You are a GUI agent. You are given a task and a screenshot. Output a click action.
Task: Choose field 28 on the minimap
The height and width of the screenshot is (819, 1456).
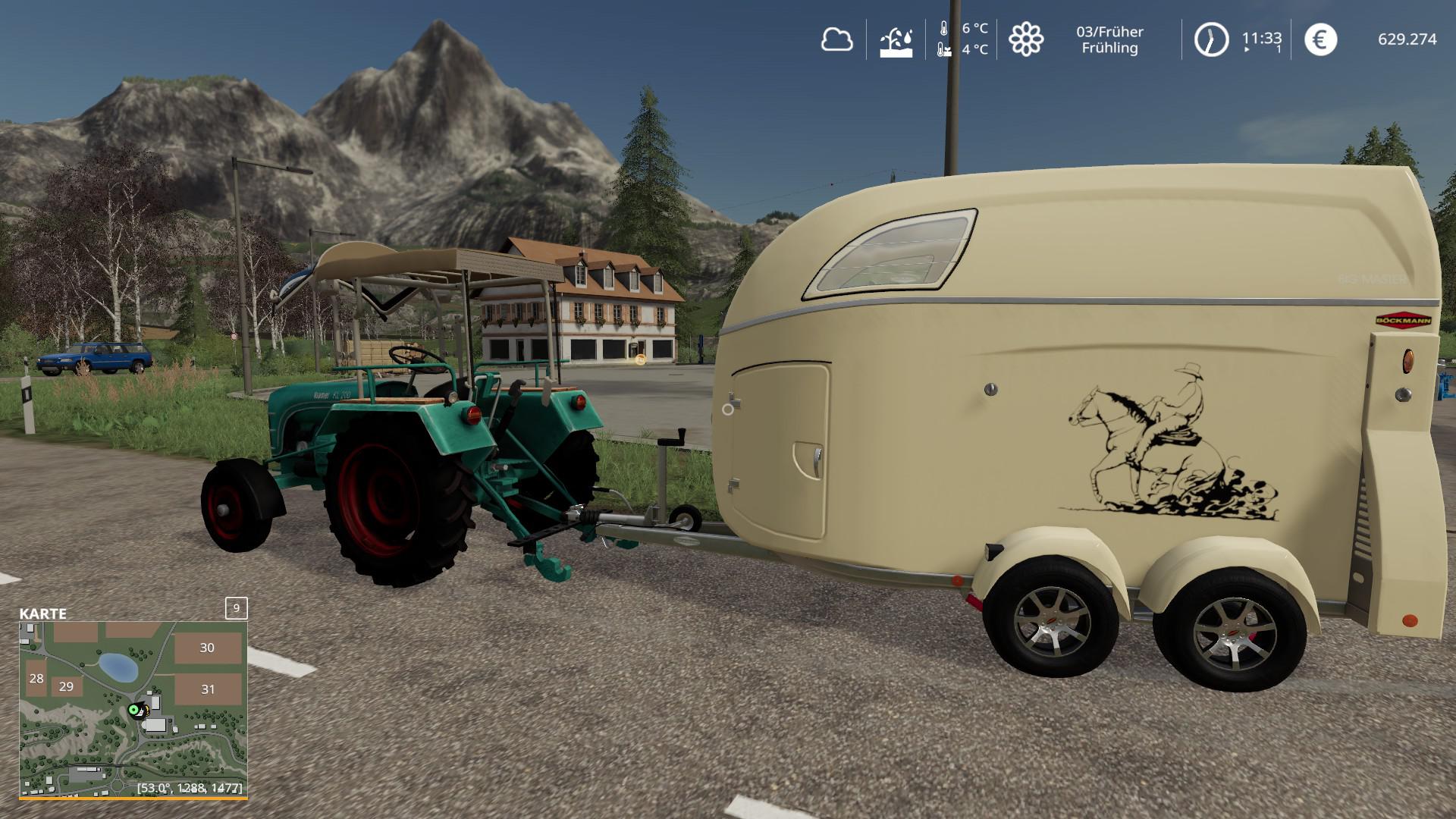pyautogui.click(x=36, y=678)
